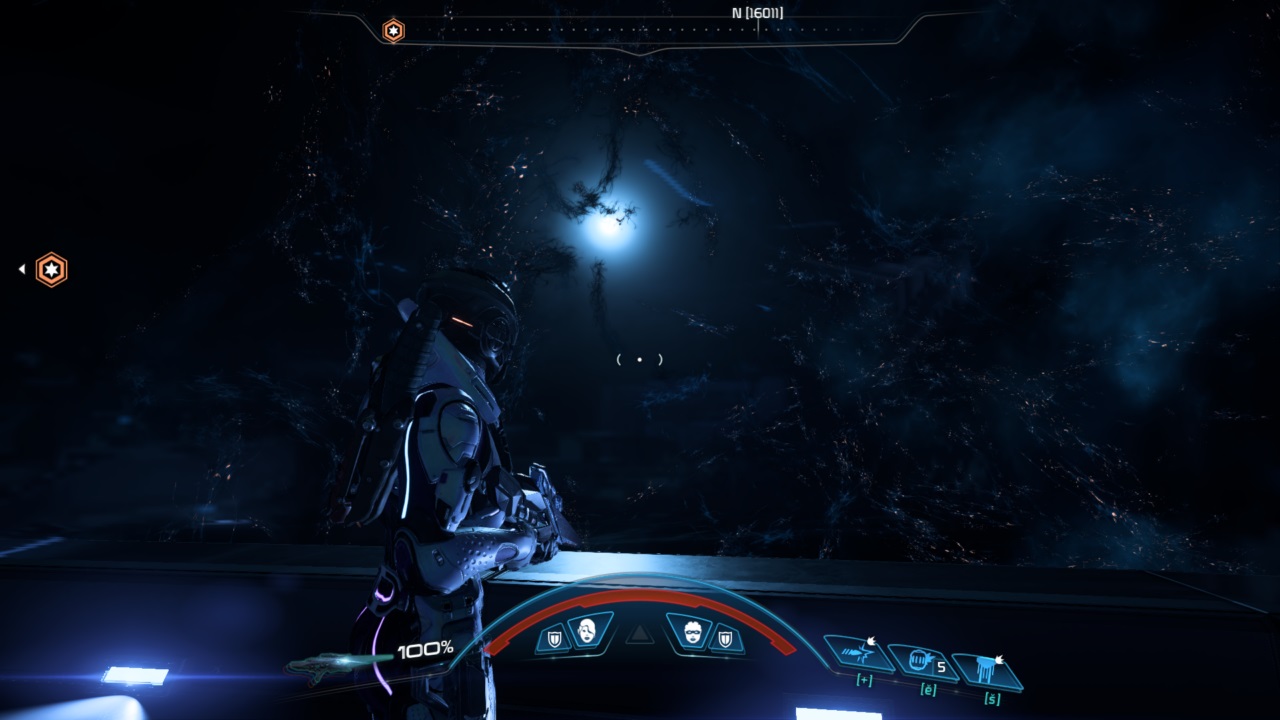Click the shield icon beside the goggled squadmate
The width and height of the screenshot is (1280, 720).
(725, 638)
